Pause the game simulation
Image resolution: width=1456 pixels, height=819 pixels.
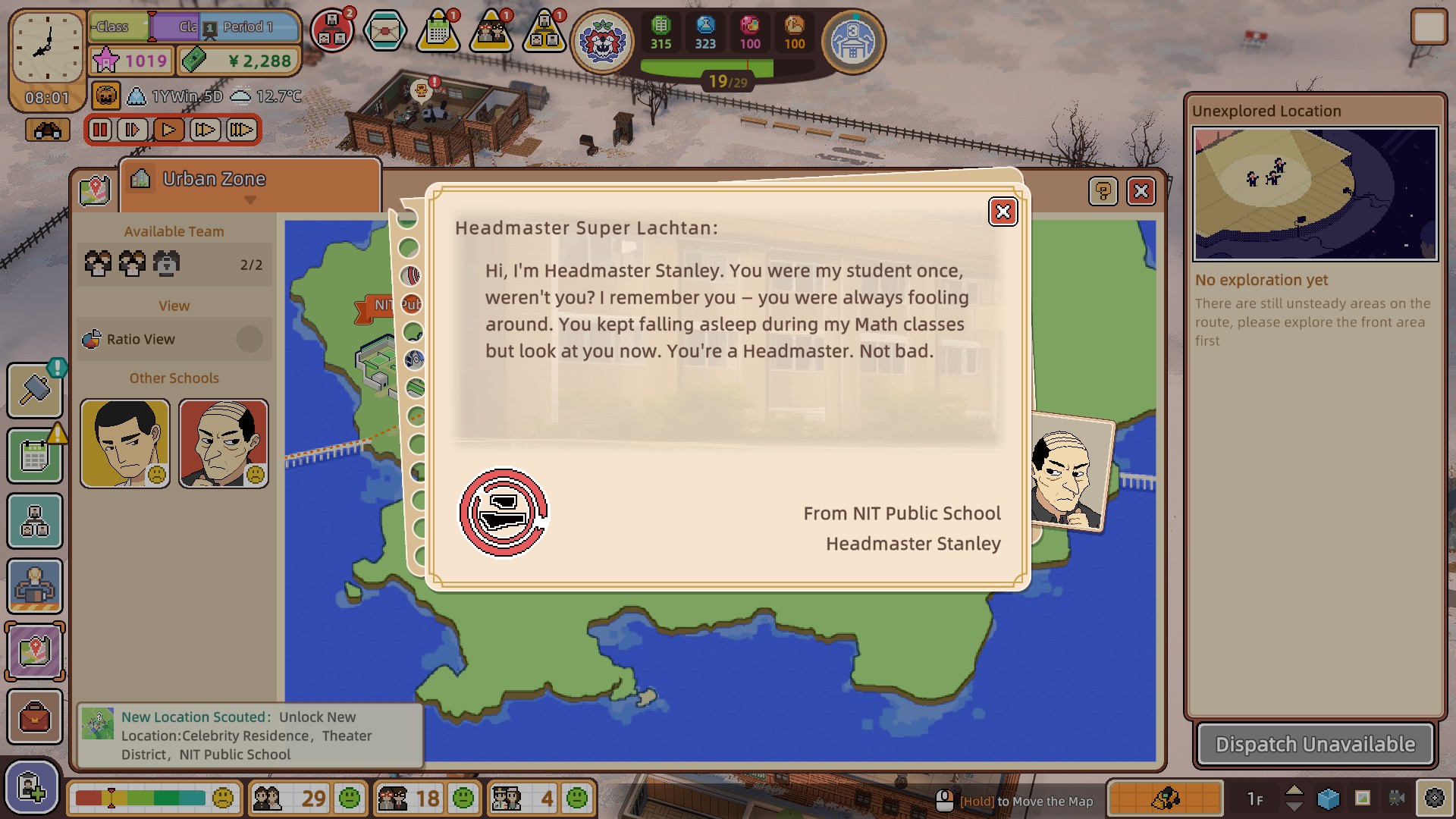point(100,130)
